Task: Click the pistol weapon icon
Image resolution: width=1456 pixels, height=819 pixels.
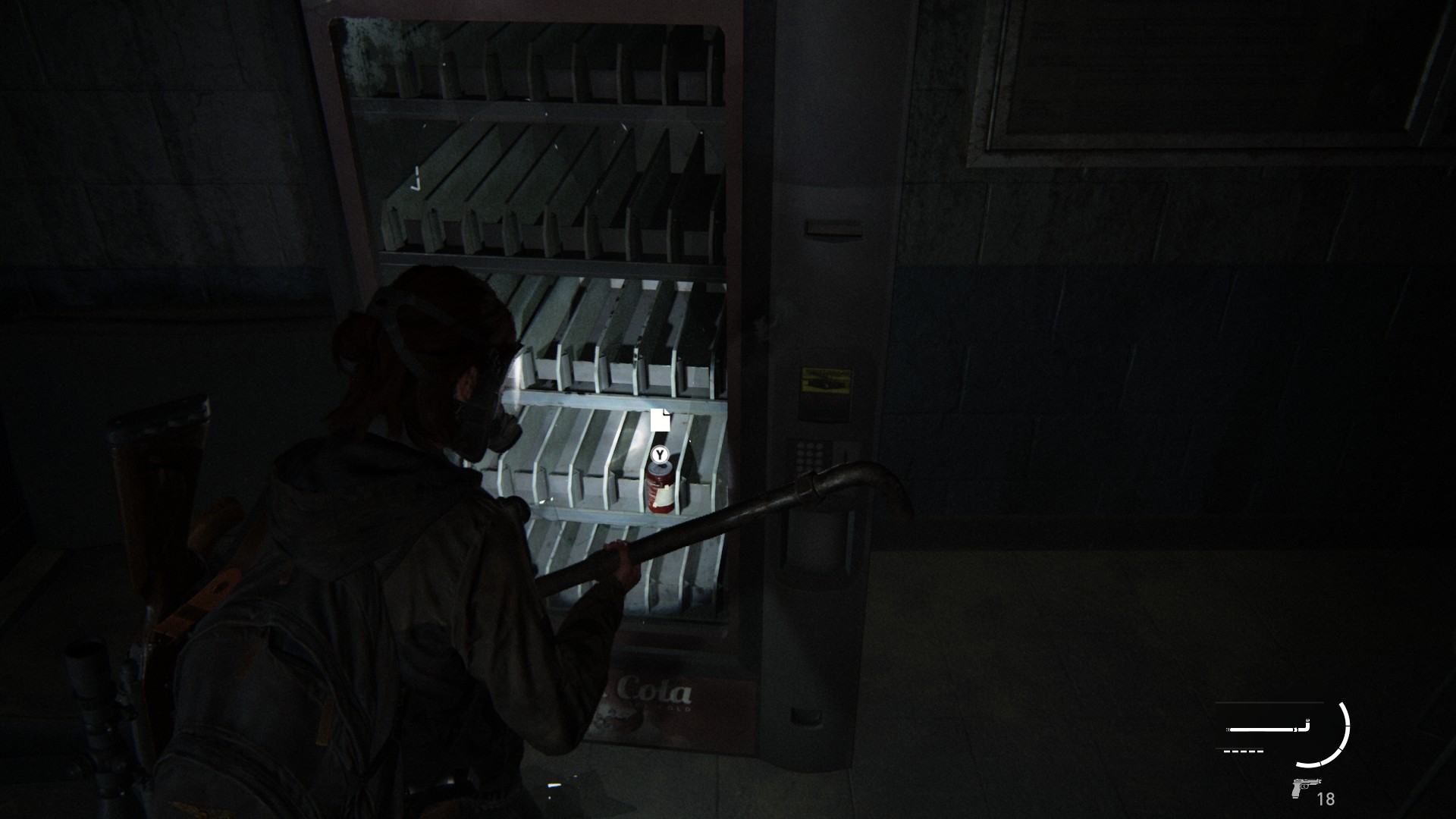Action: click(x=1304, y=789)
